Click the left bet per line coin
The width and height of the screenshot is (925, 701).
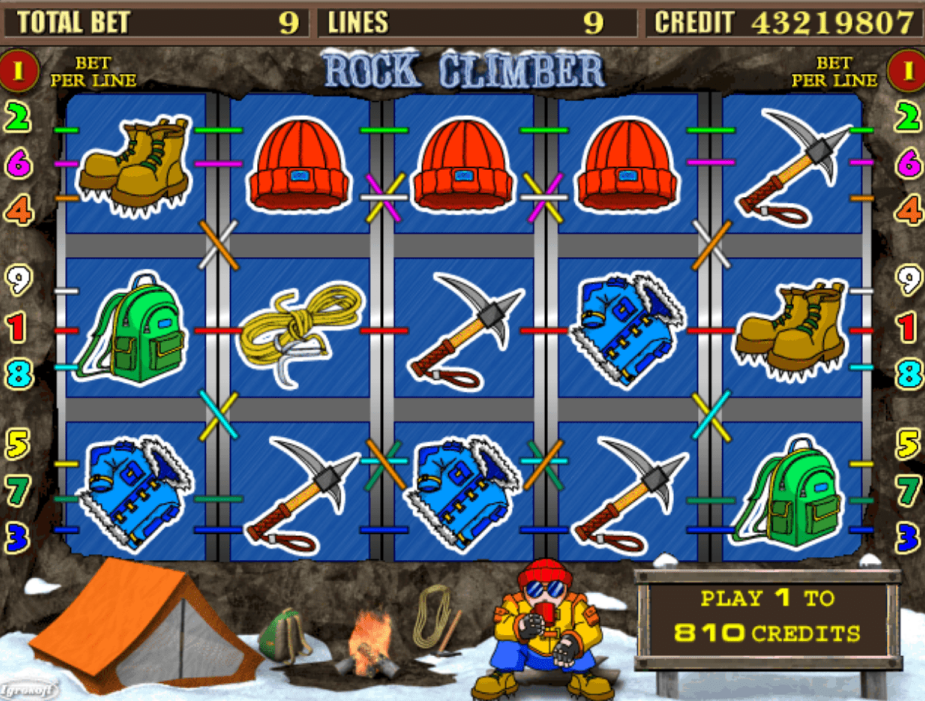(20, 68)
